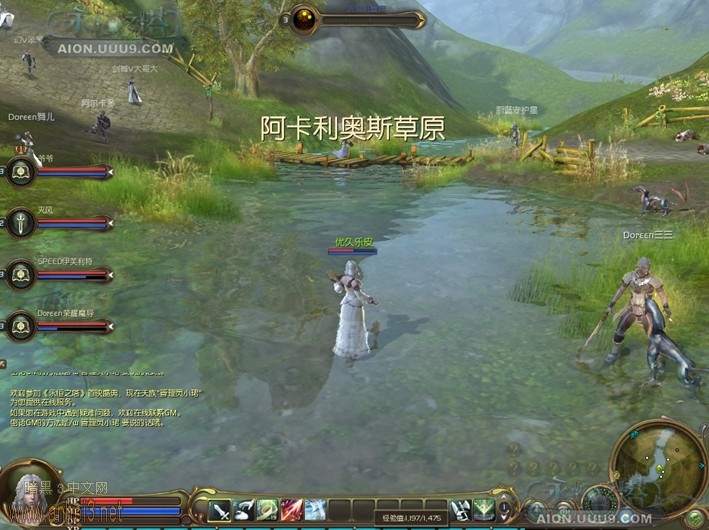The image size is (709, 530).
Task: Use the white gauntlet hotbar icon
Action: [461, 509]
